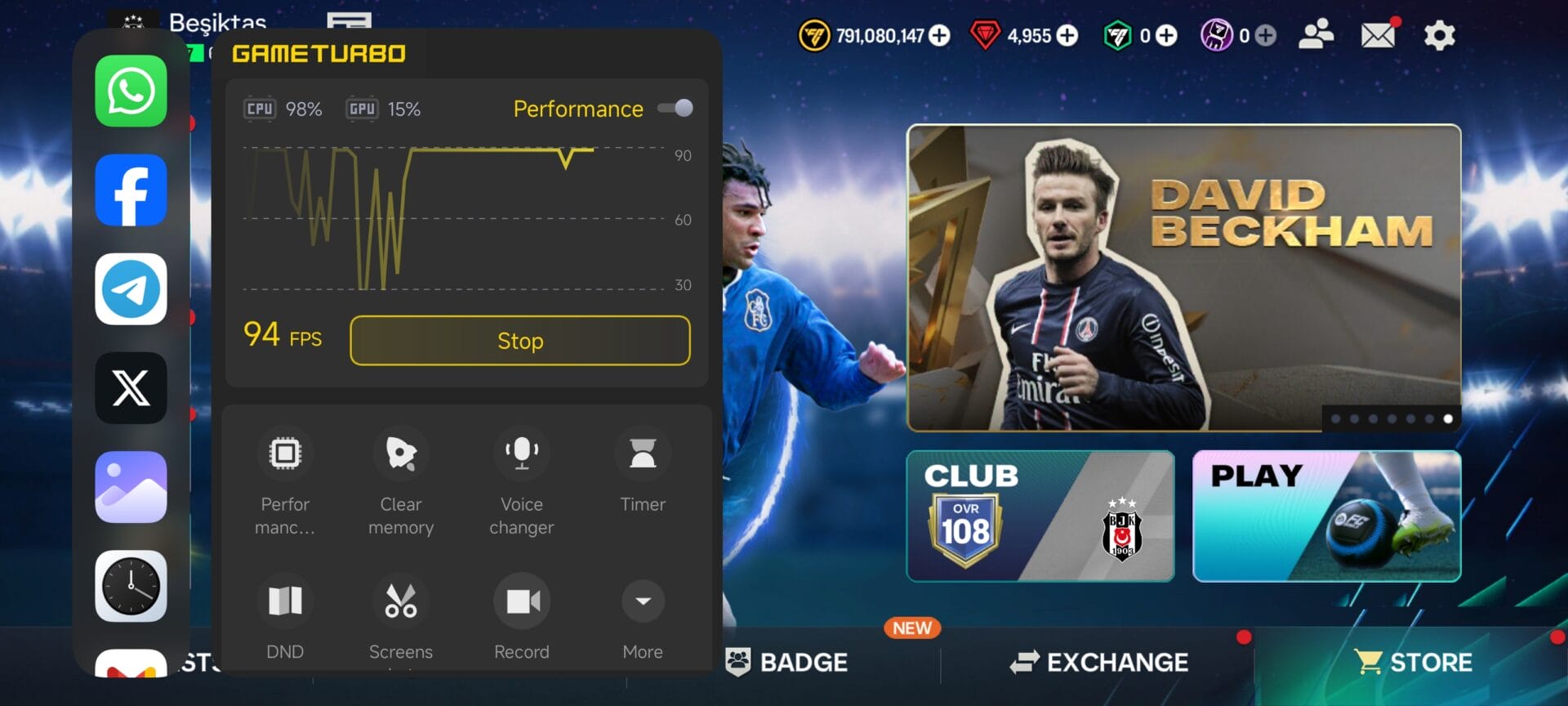Open the Exchange tab
1568x706 pixels.
pos(1099,662)
